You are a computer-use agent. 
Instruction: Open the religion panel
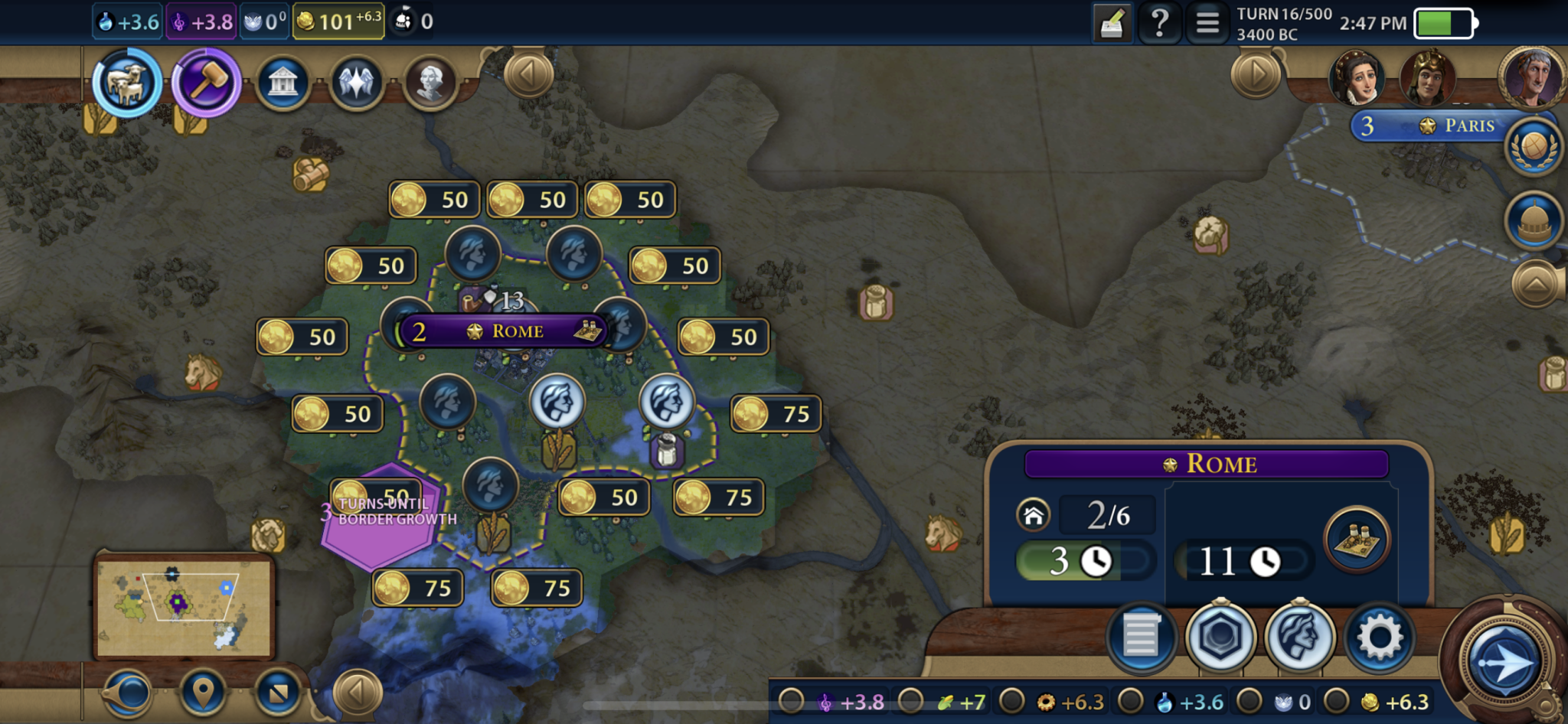[356, 83]
